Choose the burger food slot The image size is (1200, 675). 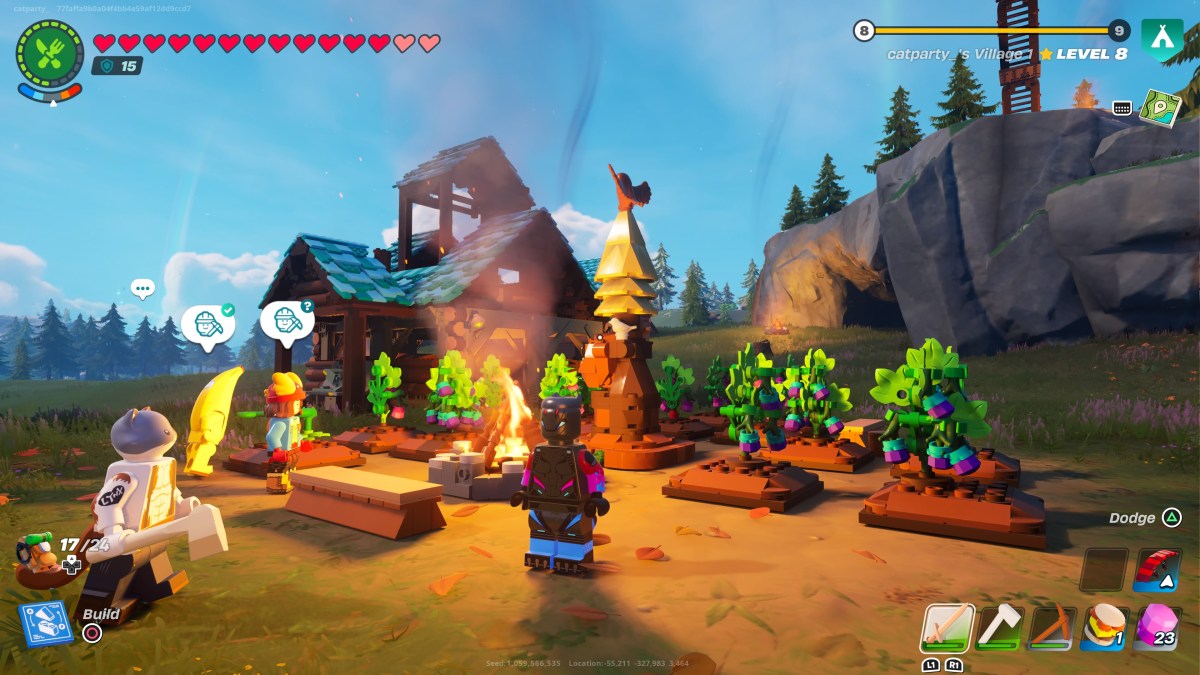point(1105,627)
